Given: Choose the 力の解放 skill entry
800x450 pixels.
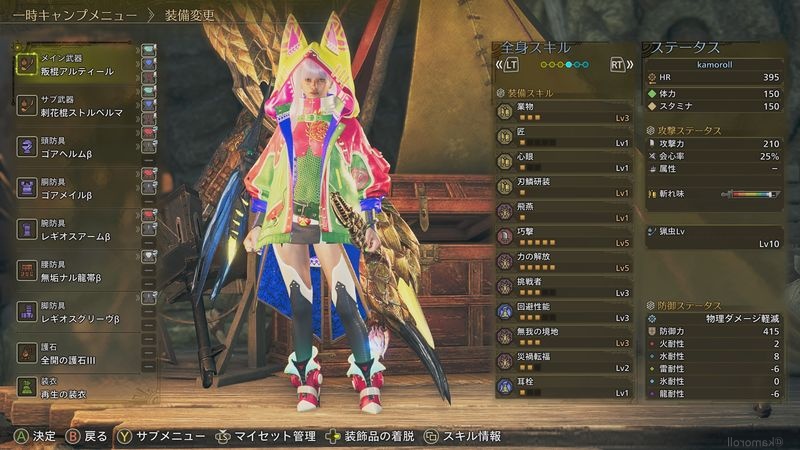Looking at the screenshot, I should [564, 262].
